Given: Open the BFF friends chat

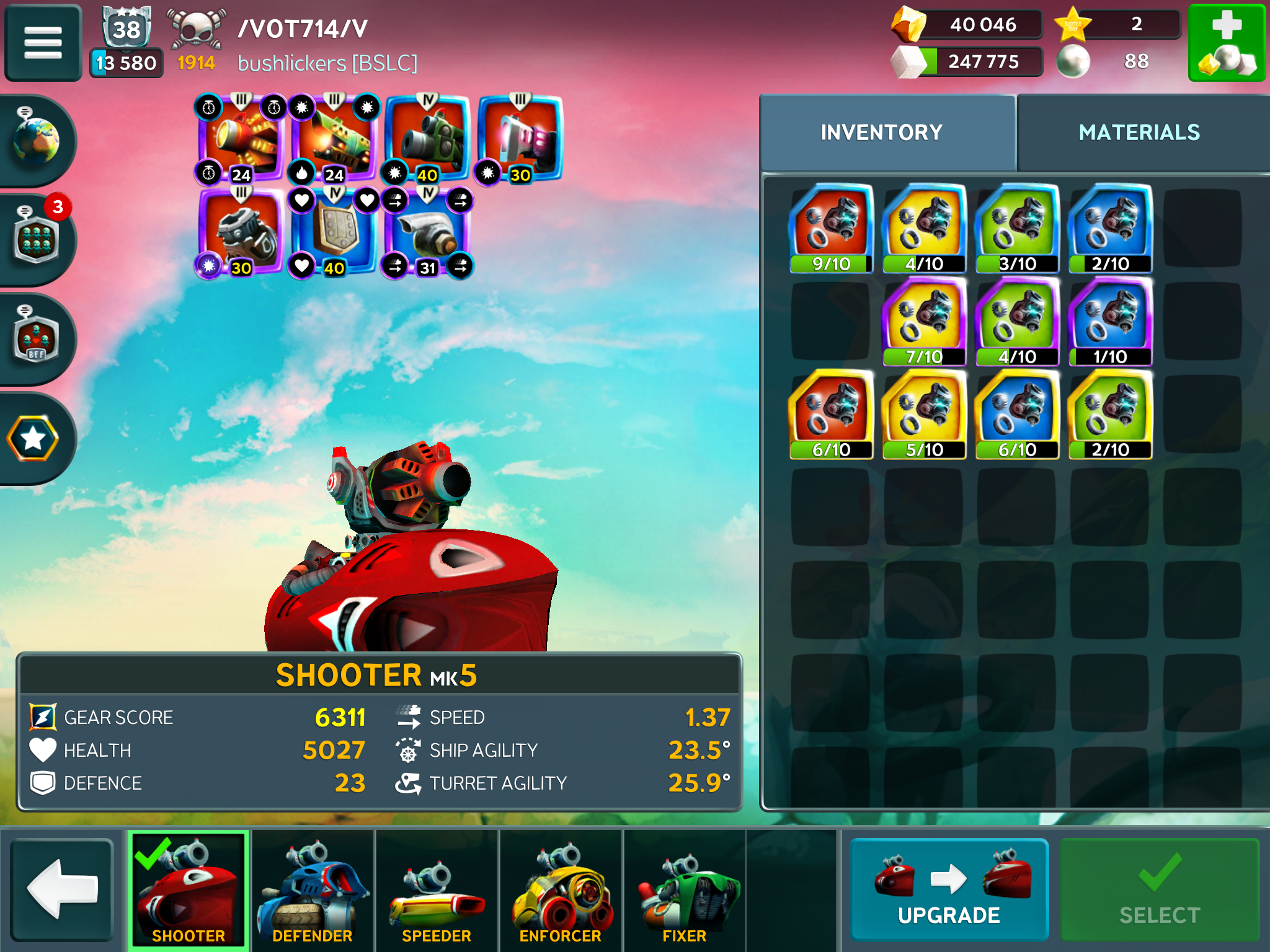Looking at the screenshot, I should pos(36,338).
